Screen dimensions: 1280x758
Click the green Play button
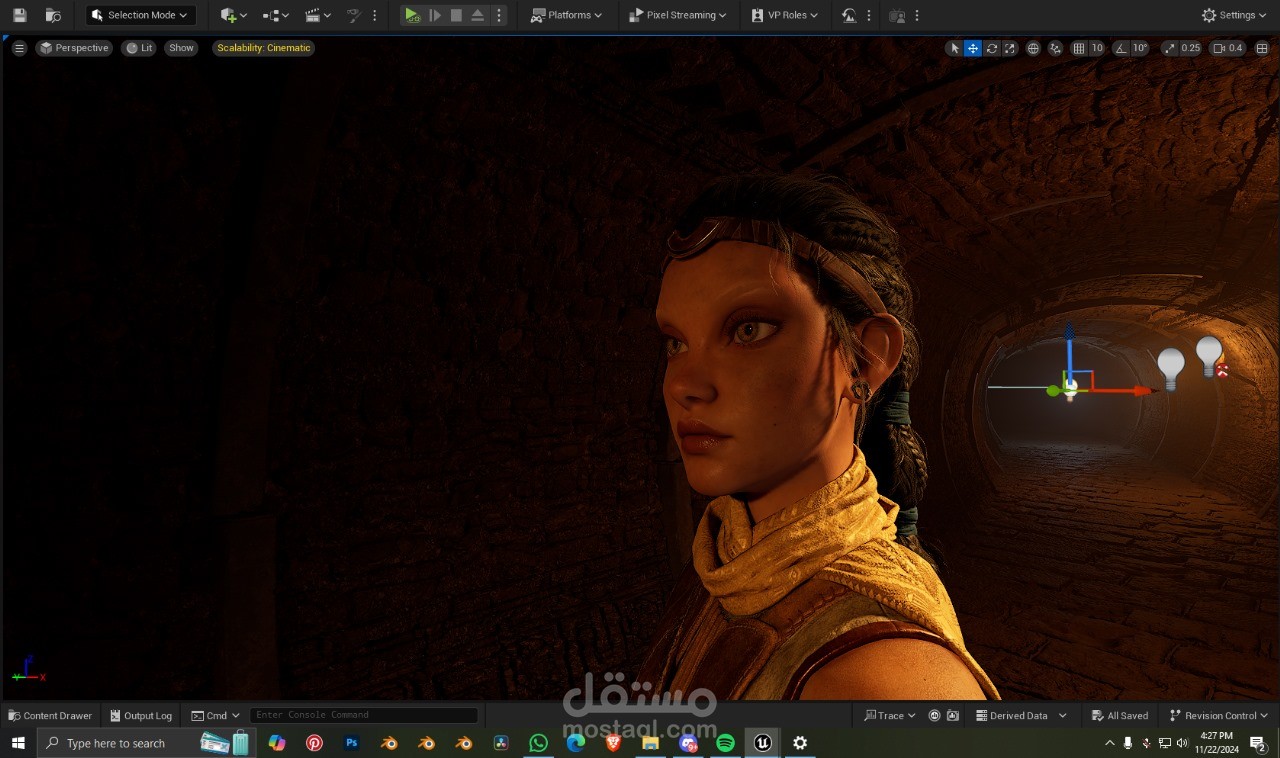[x=412, y=15]
